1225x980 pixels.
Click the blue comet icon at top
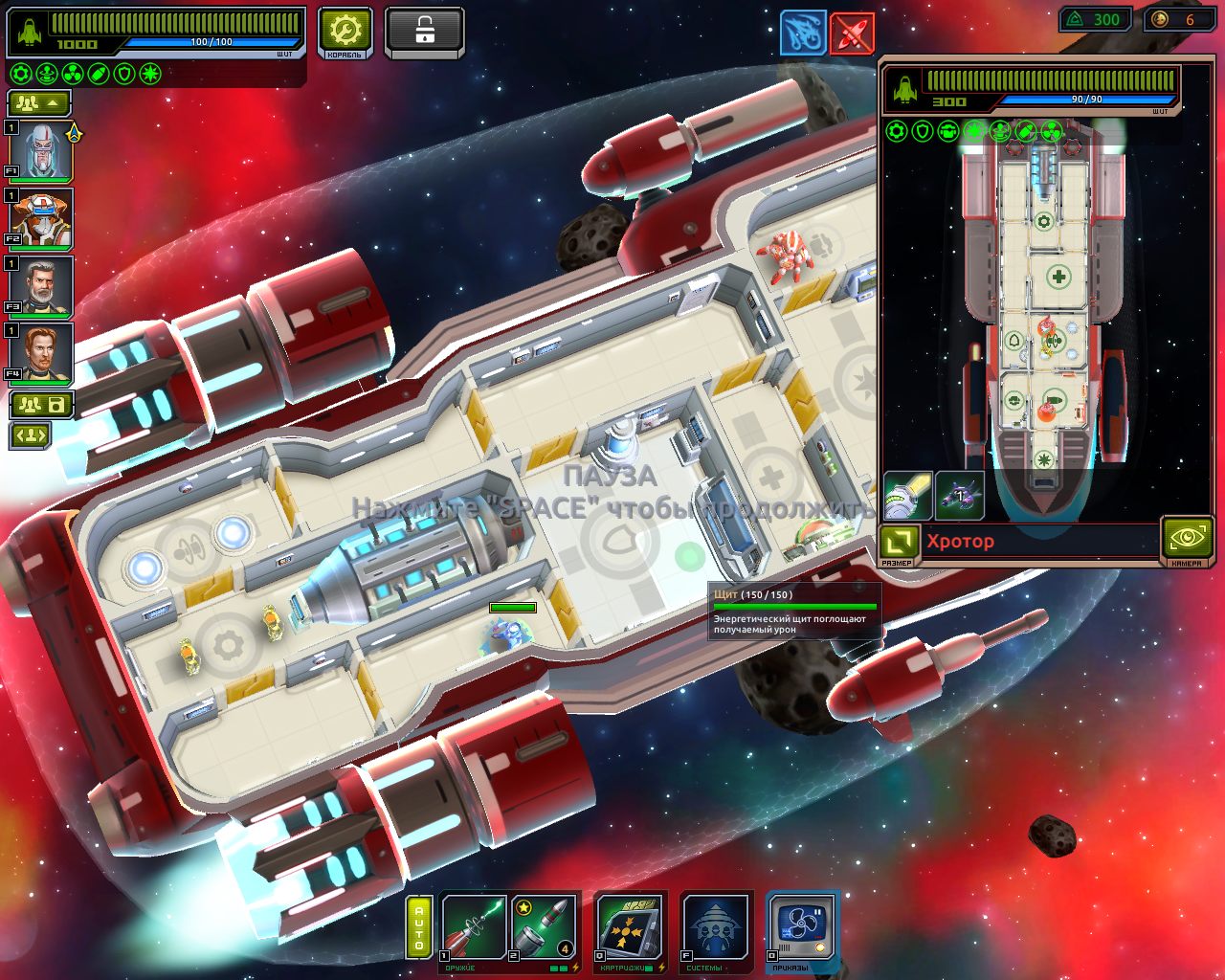(x=802, y=33)
